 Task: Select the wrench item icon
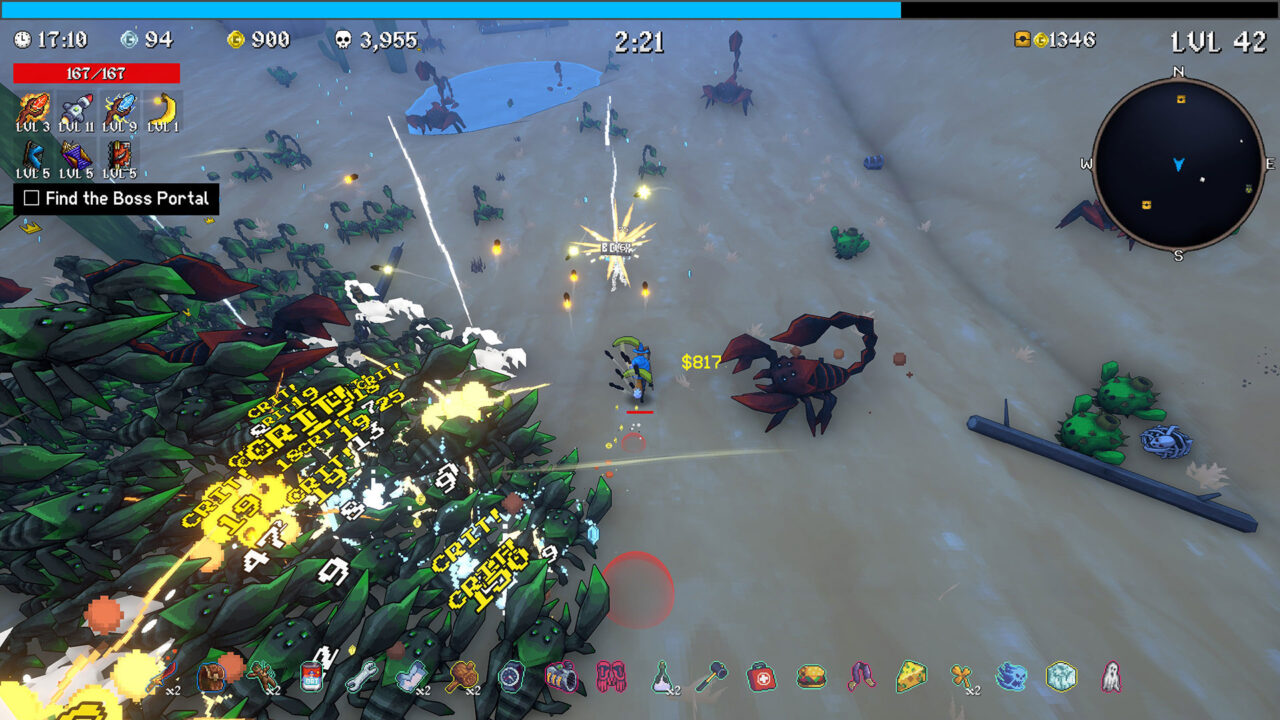361,677
